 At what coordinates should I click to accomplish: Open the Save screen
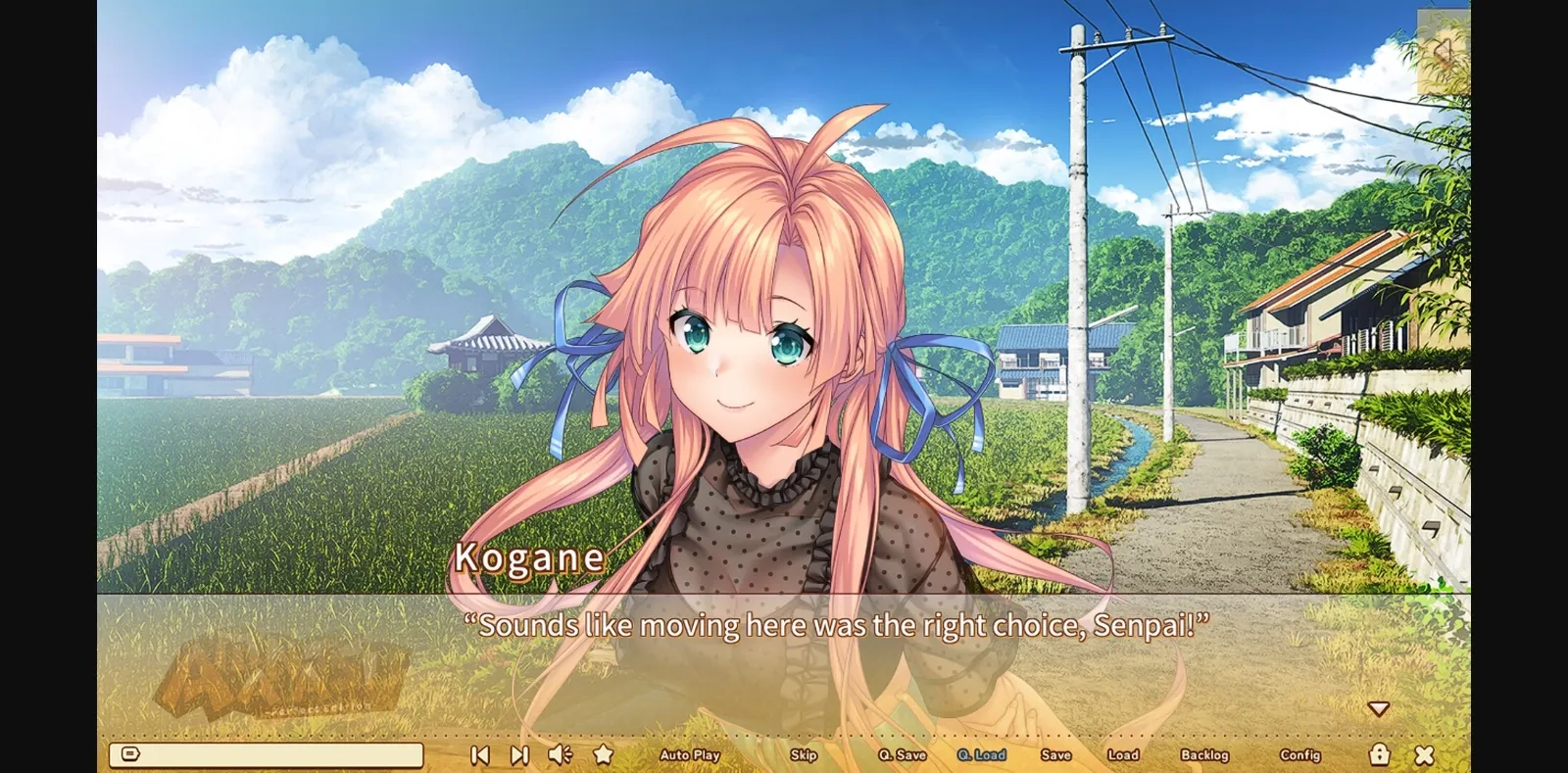pyautogui.click(x=1055, y=754)
